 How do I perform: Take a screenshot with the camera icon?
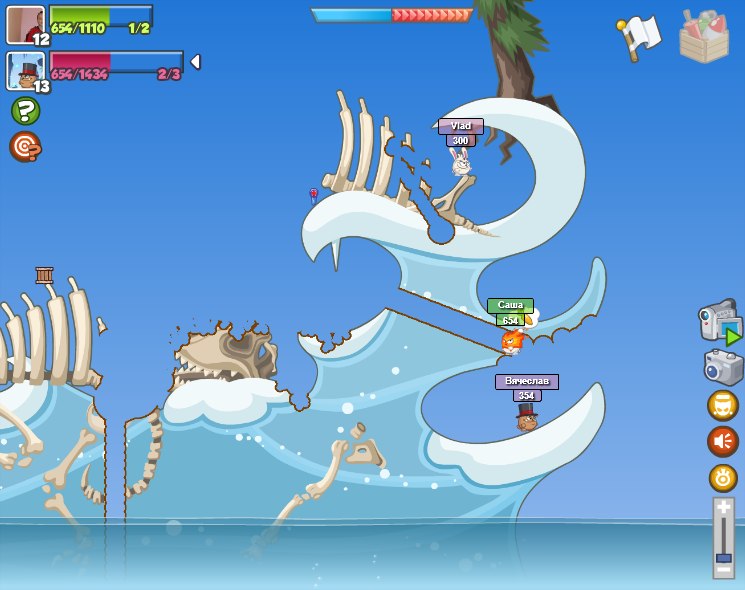tap(723, 367)
